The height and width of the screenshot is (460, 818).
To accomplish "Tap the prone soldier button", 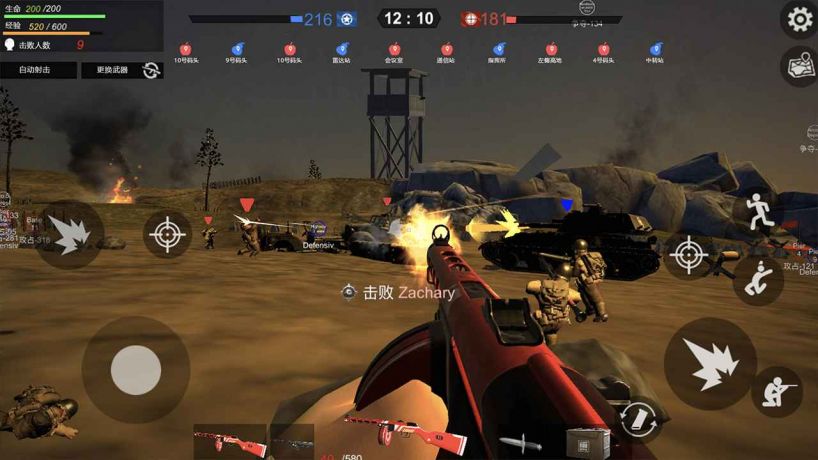I will pos(777,391).
